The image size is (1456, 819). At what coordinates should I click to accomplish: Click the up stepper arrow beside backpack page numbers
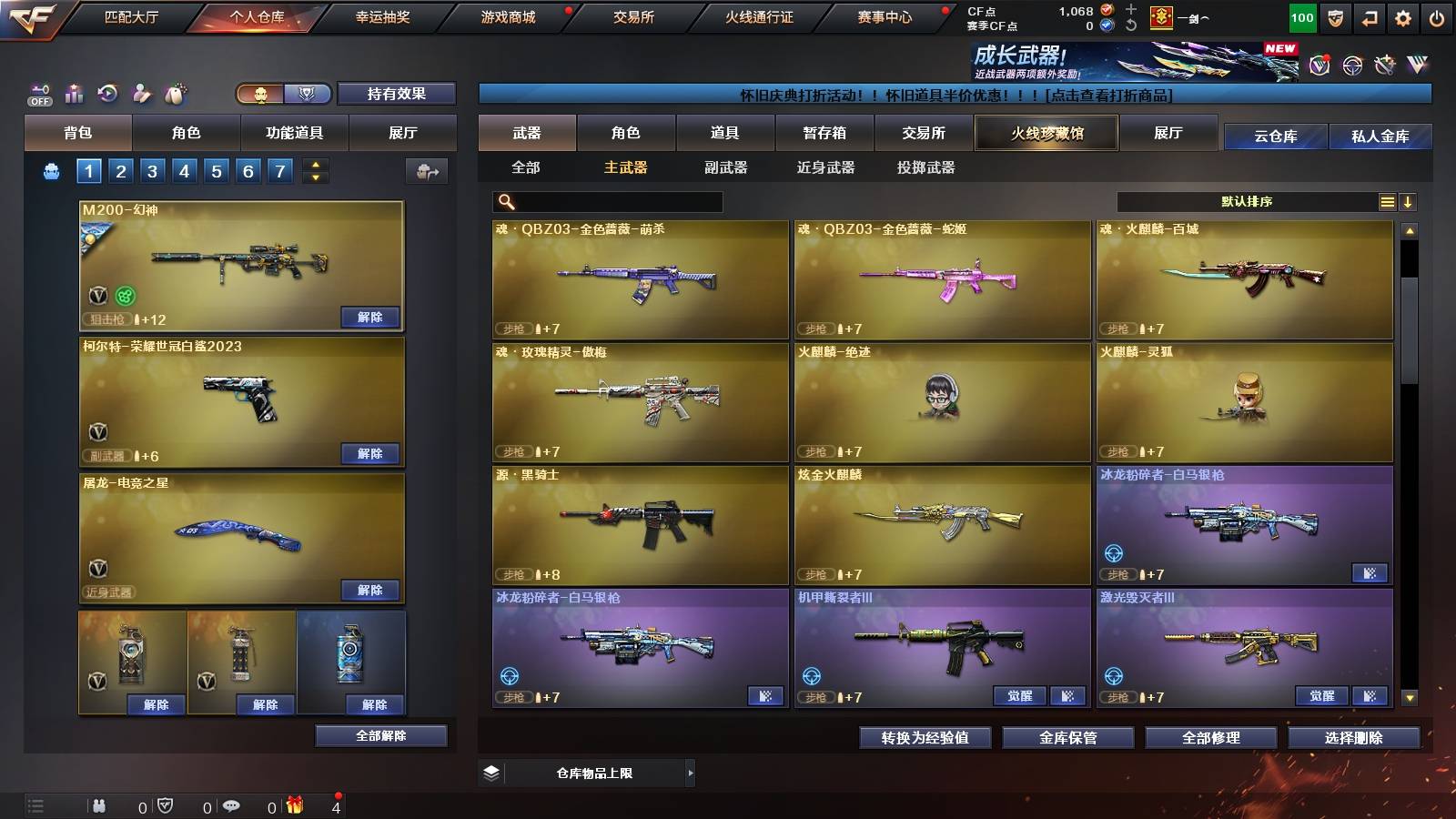coord(314,165)
